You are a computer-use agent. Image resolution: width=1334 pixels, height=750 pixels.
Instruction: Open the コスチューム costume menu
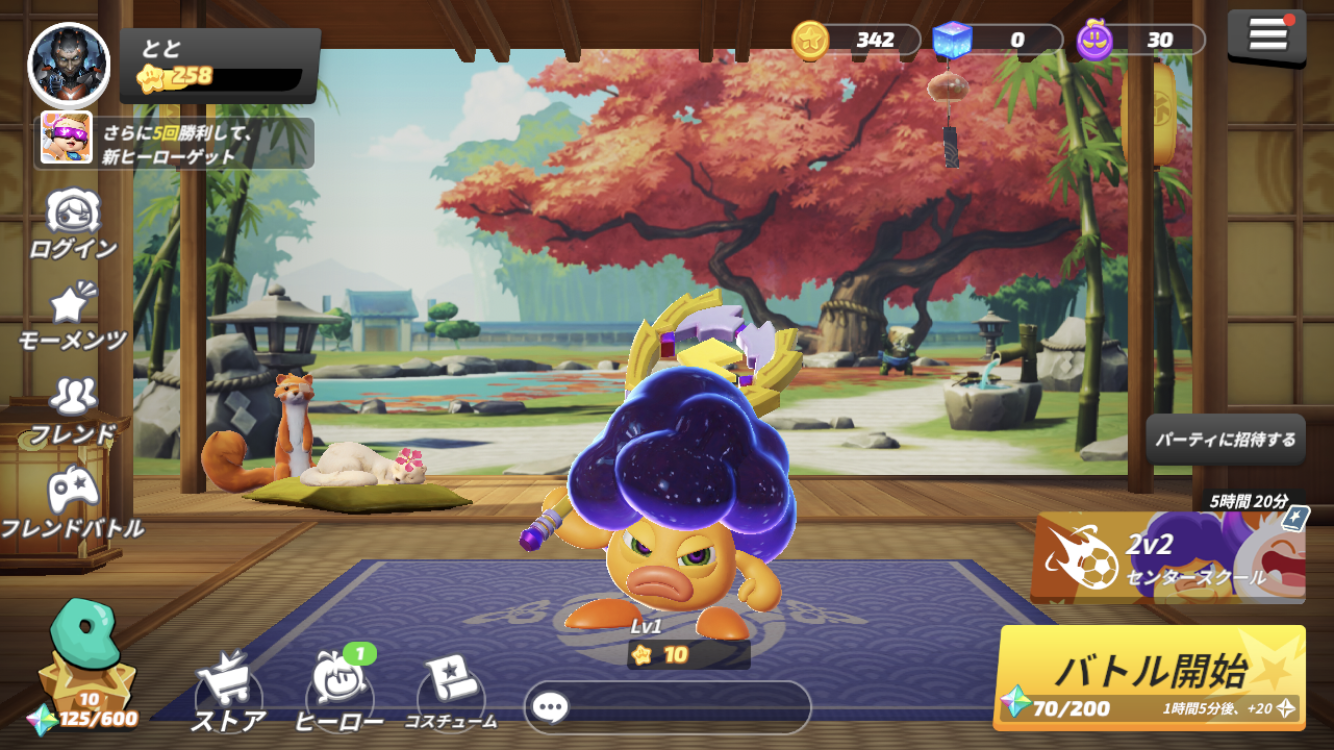pos(451,692)
